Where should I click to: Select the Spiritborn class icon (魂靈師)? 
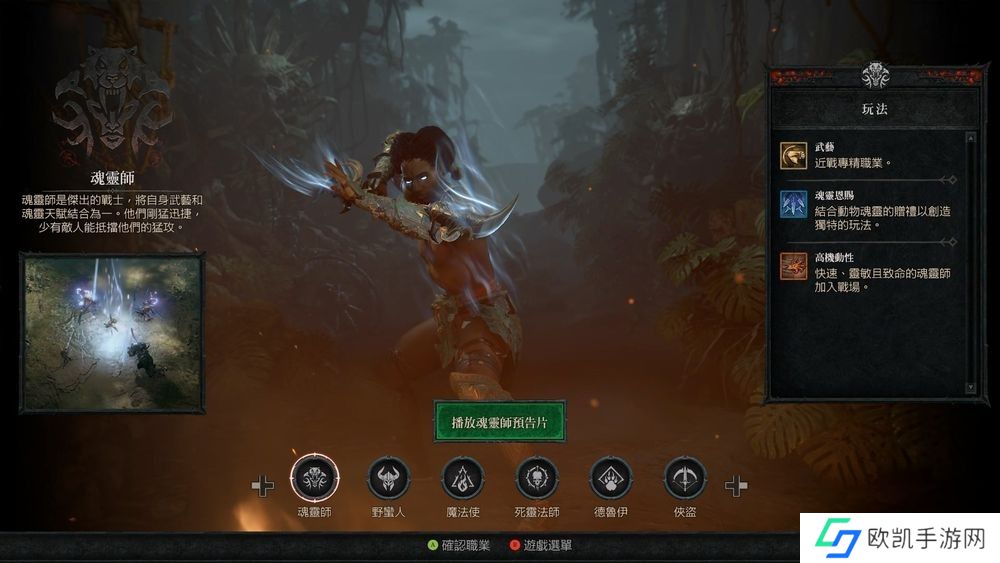tap(314, 478)
